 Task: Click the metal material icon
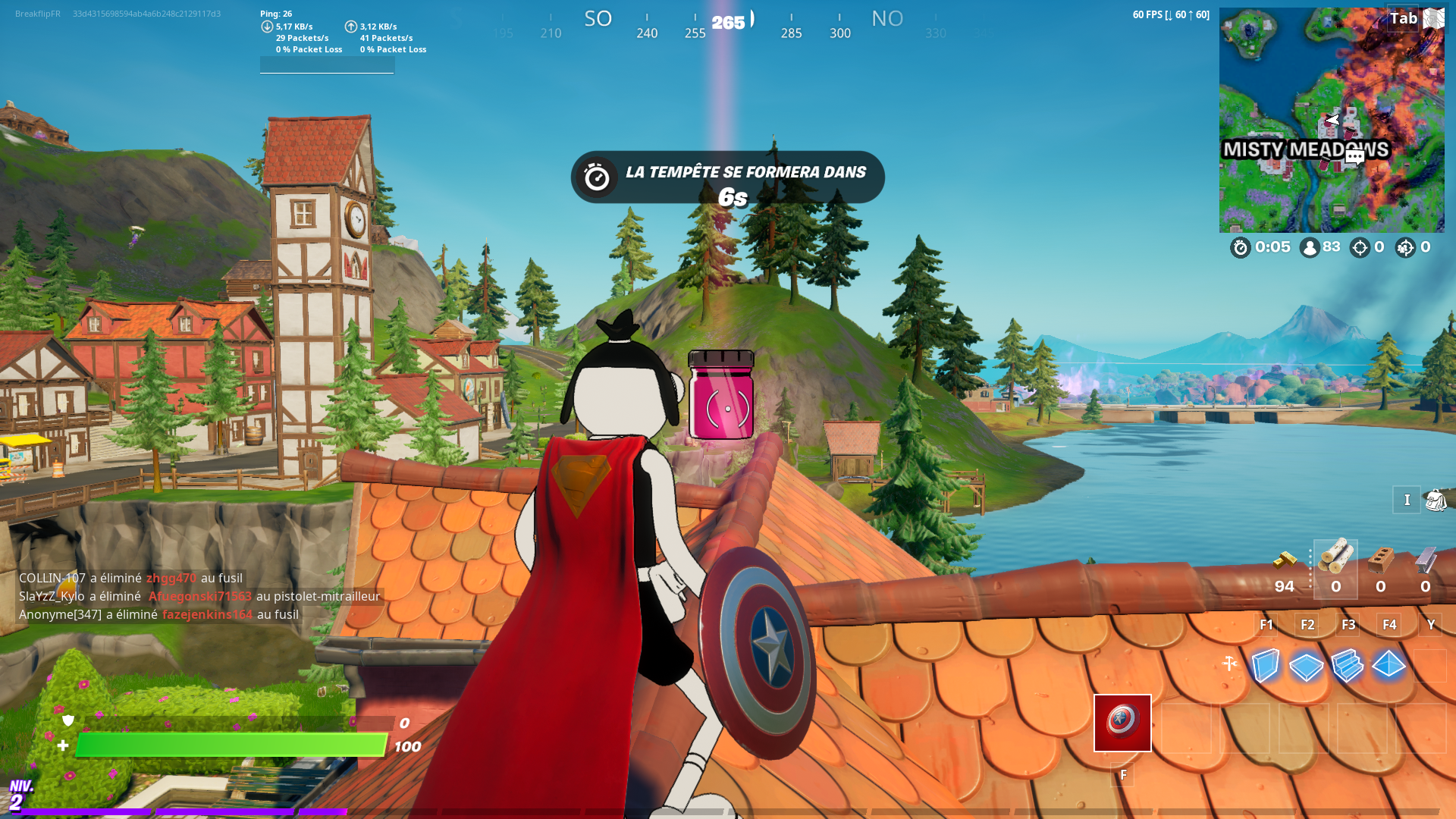click(1424, 561)
